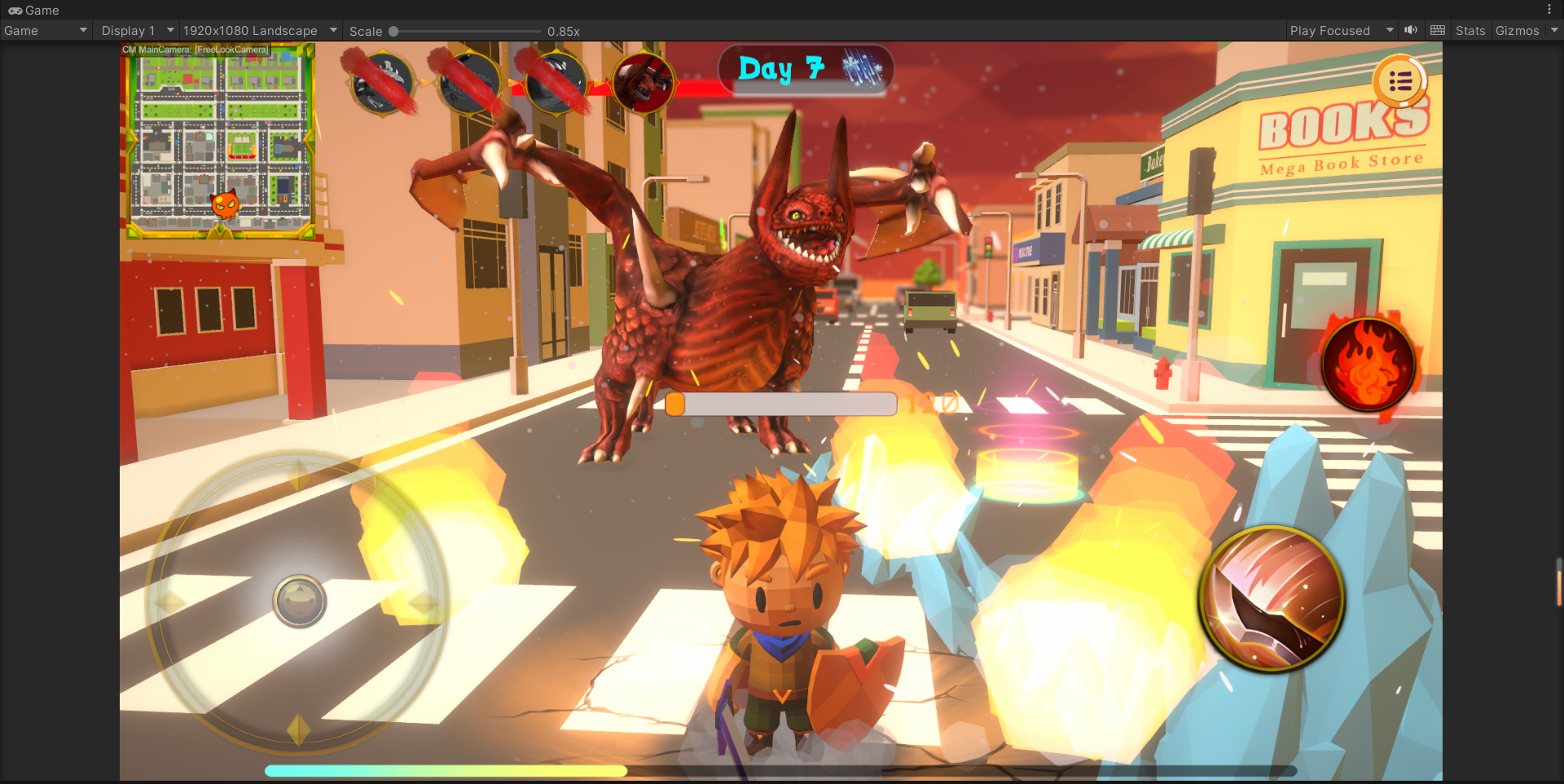Change the 1920x1080 Landscape resolution dropdown
Image resolution: width=1564 pixels, height=784 pixels.
click(x=259, y=31)
